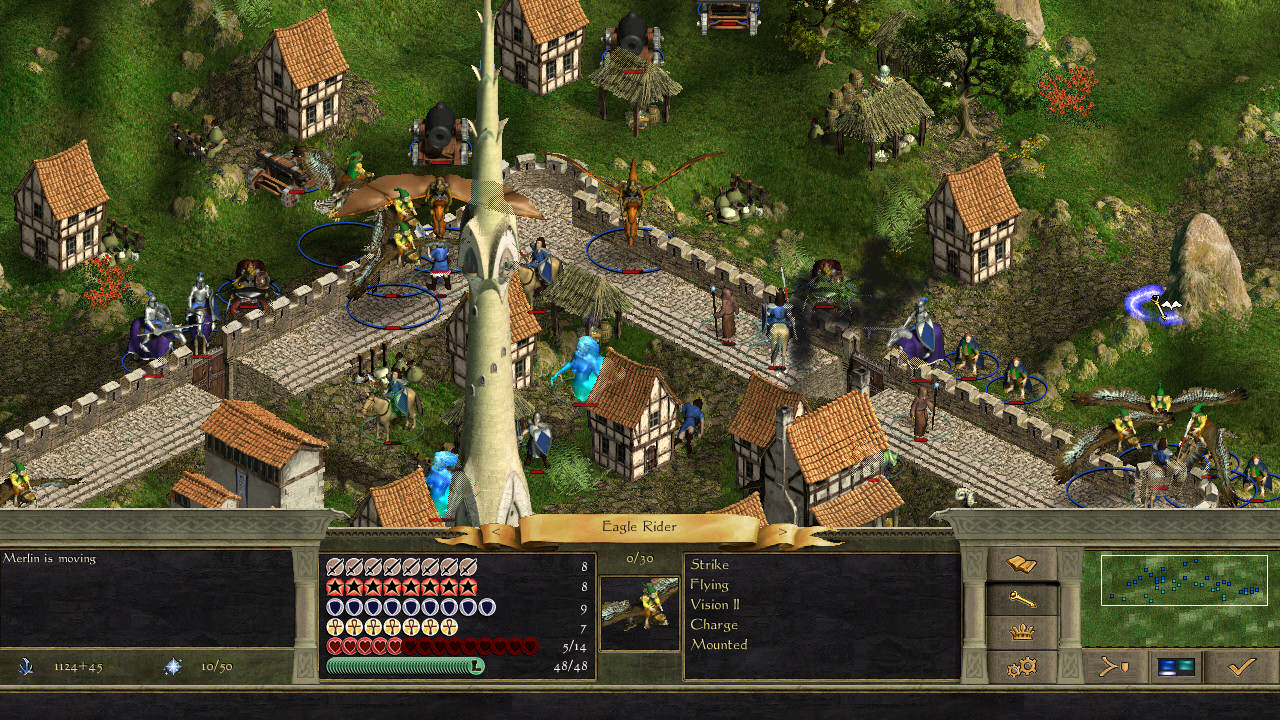Open the crown menu button
Image resolution: width=1280 pixels, height=720 pixels.
[1022, 633]
